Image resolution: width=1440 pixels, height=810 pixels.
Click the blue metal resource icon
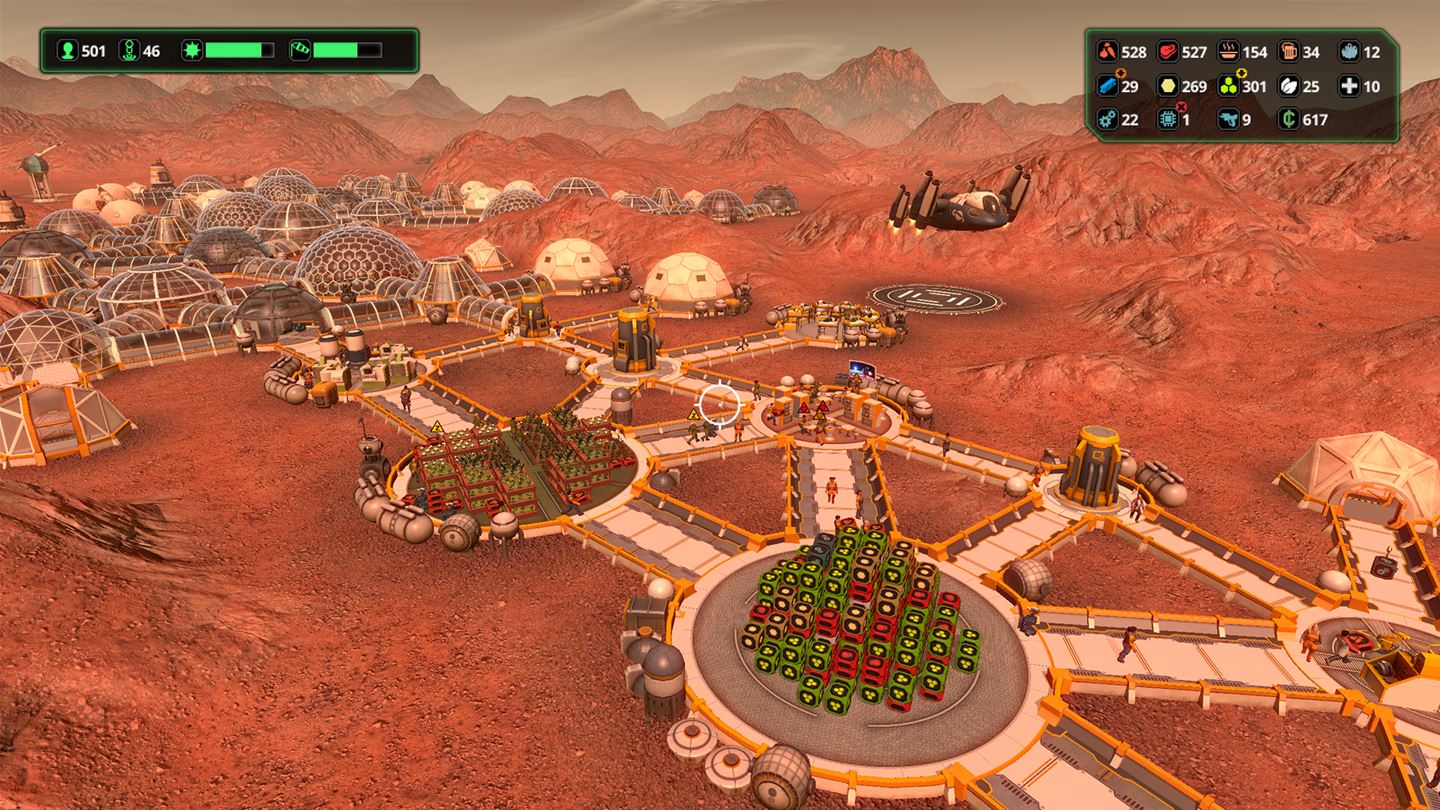coord(1107,86)
